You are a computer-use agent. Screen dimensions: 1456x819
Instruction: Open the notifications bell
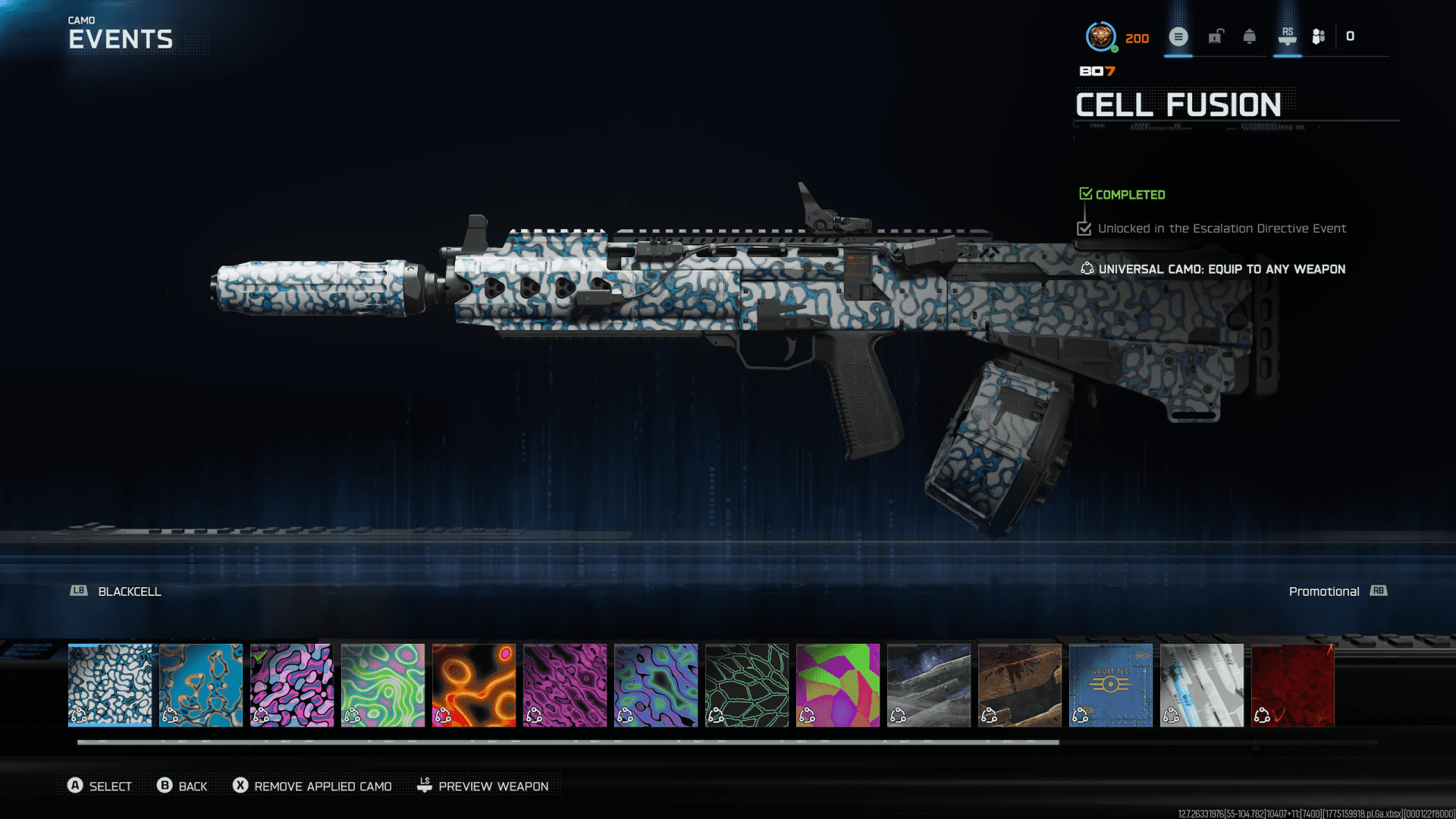click(x=1250, y=36)
